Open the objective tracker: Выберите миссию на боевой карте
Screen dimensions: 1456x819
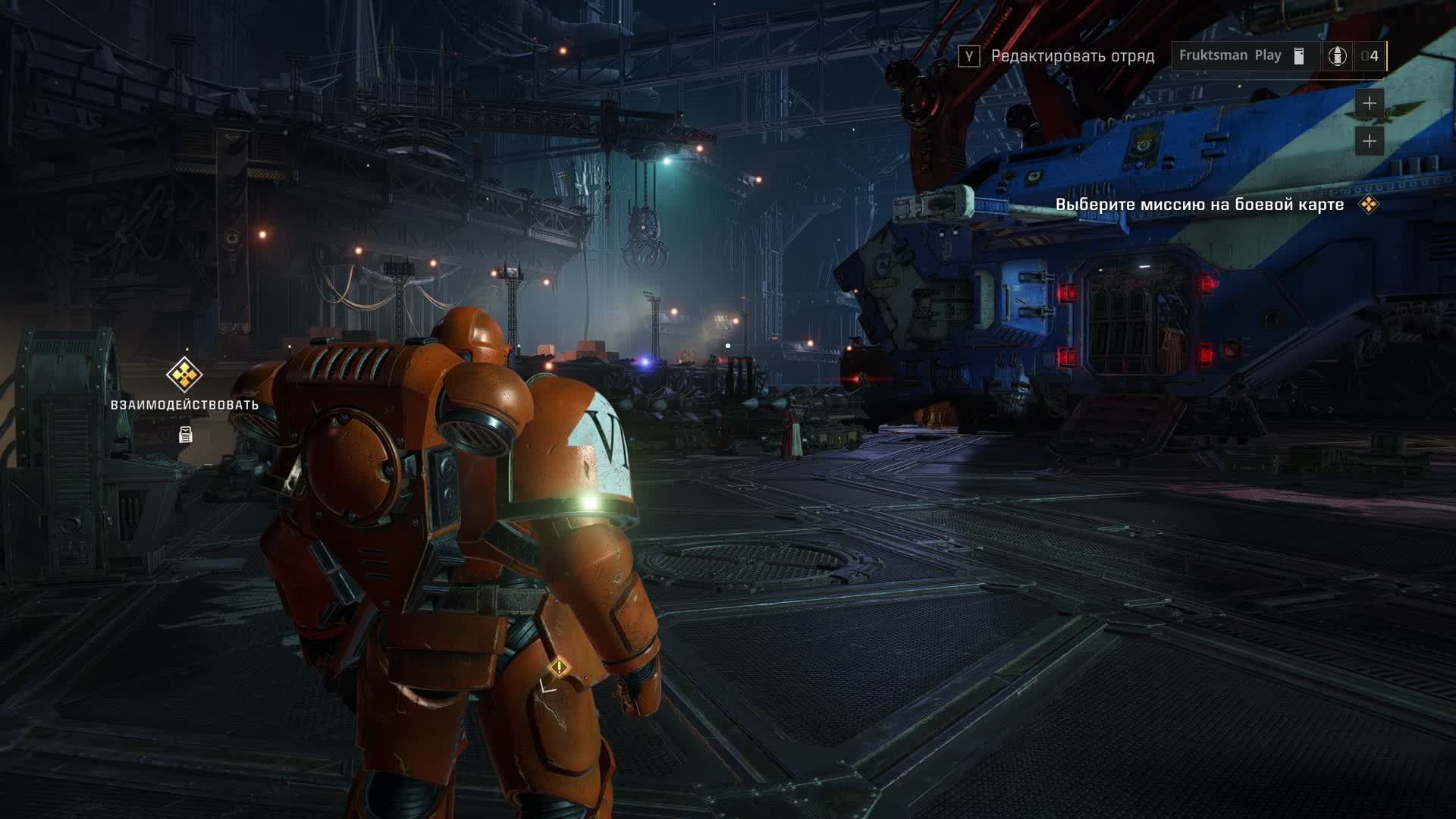click(1200, 205)
